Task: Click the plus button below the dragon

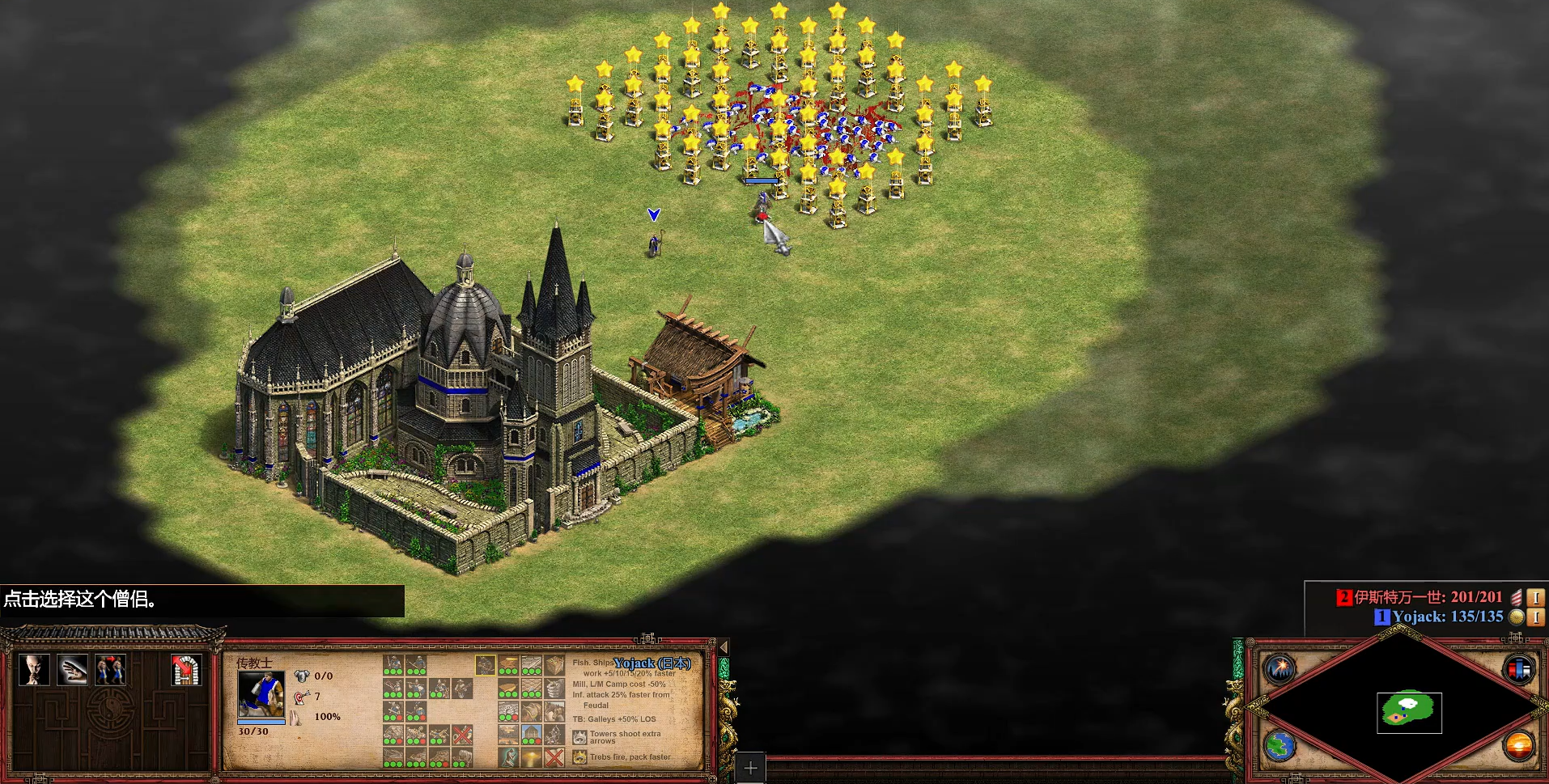Action: coord(750,768)
